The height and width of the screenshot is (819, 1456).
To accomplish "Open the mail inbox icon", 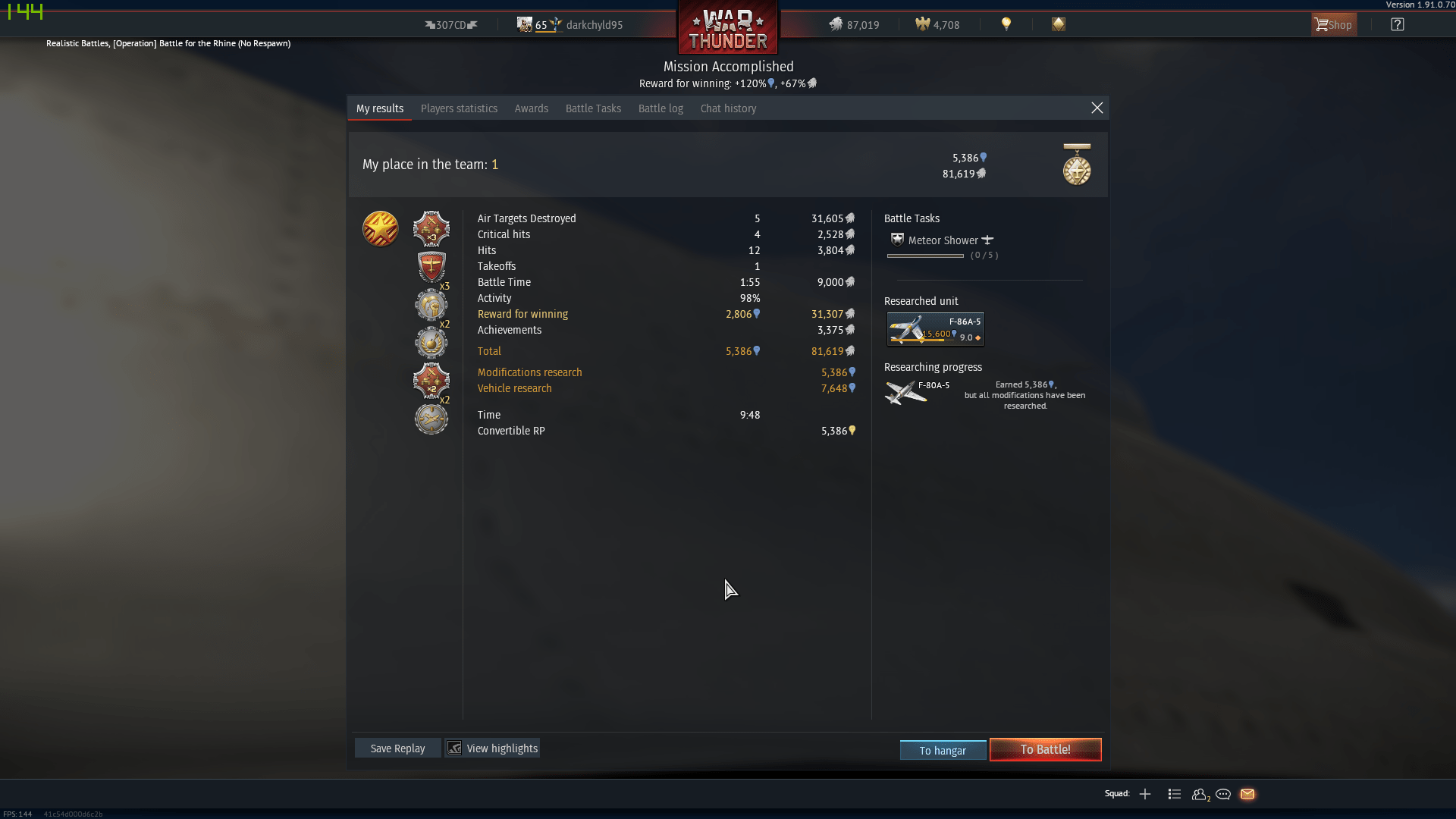I will coord(1248,794).
